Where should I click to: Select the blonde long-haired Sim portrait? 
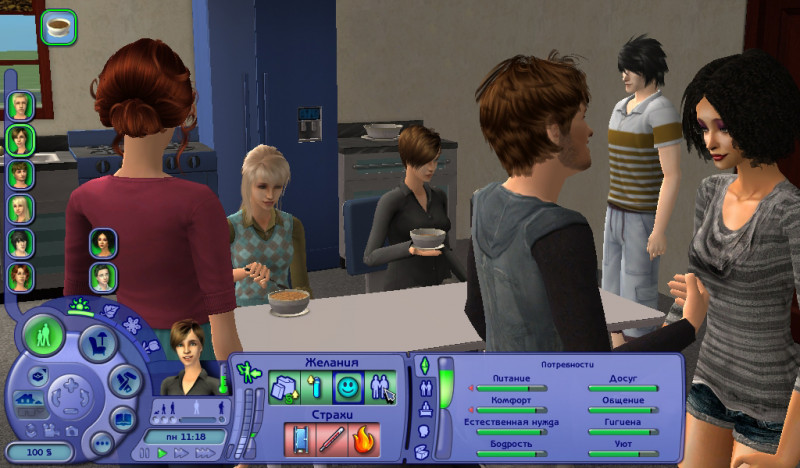(21, 209)
